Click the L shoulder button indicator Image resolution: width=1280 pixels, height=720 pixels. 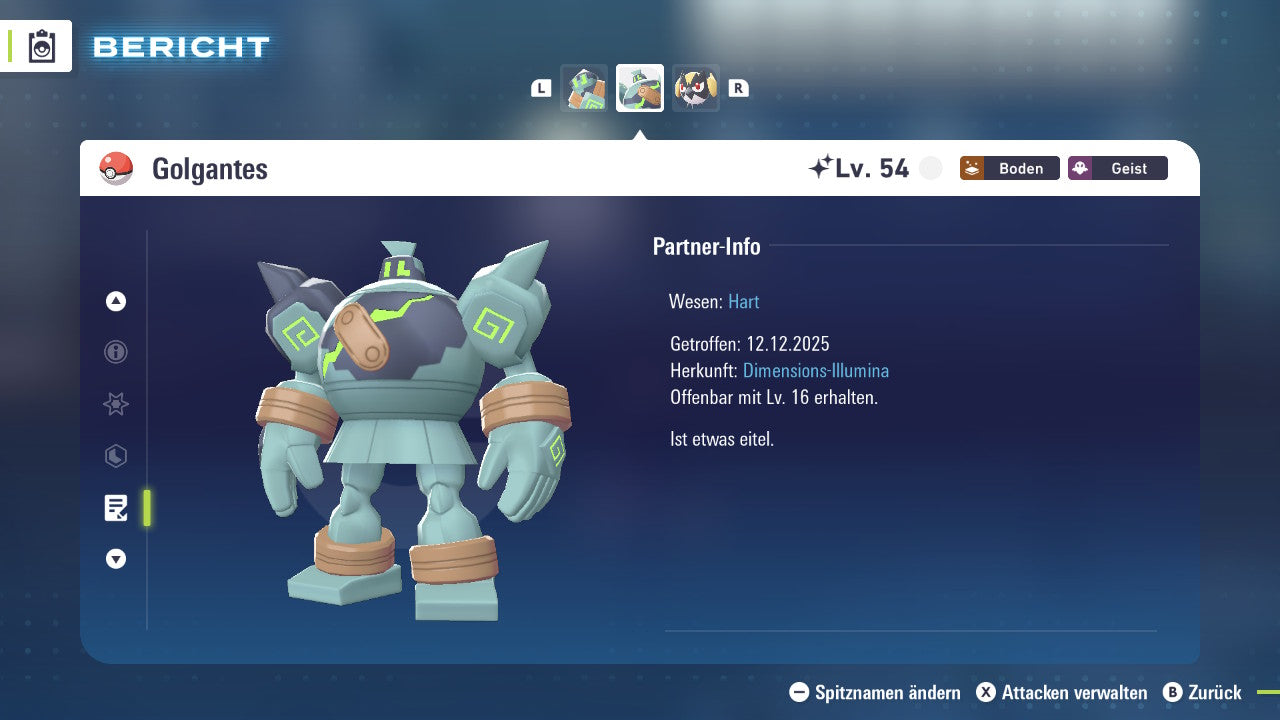coord(541,88)
